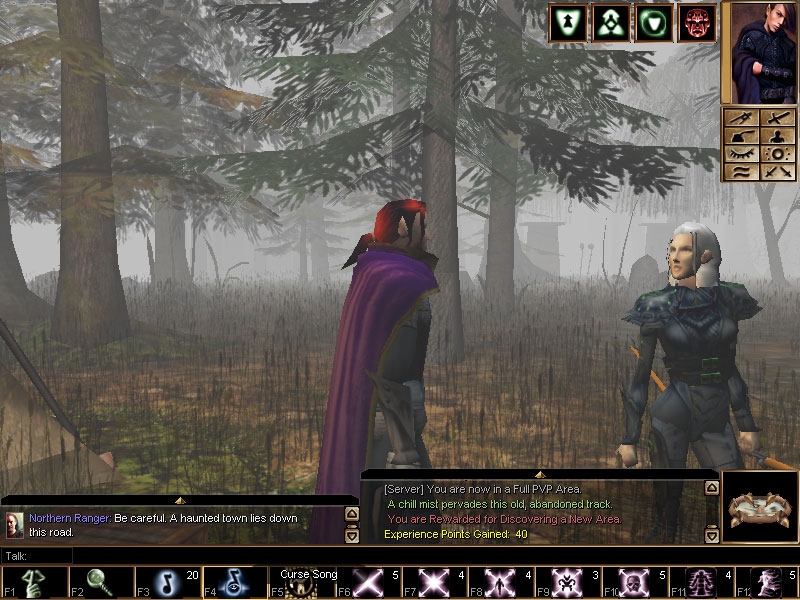Activate the F1 quickbar slot
800x600 pixels.
click(x=31, y=583)
